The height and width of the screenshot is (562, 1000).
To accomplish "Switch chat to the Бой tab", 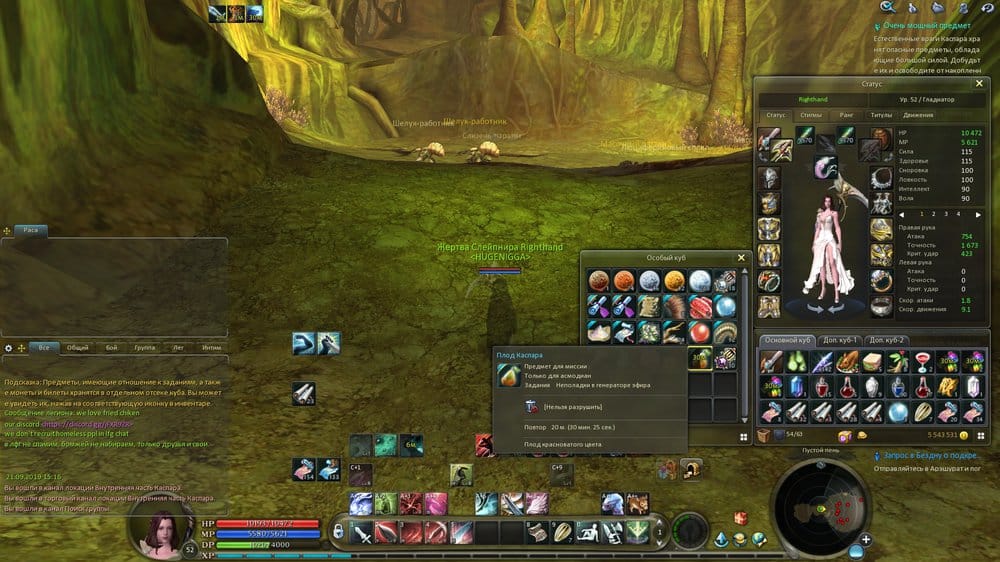I will pyautogui.click(x=111, y=348).
